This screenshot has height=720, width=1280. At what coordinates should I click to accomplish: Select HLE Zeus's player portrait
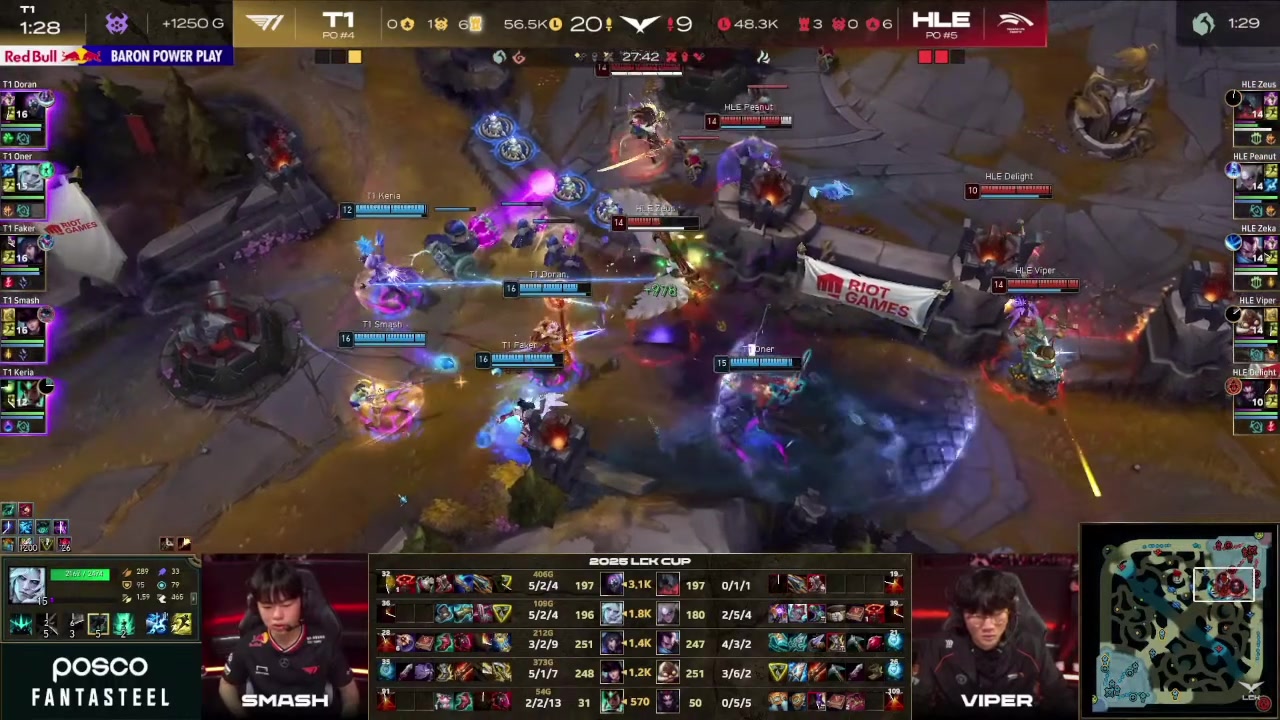(x=1256, y=110)
